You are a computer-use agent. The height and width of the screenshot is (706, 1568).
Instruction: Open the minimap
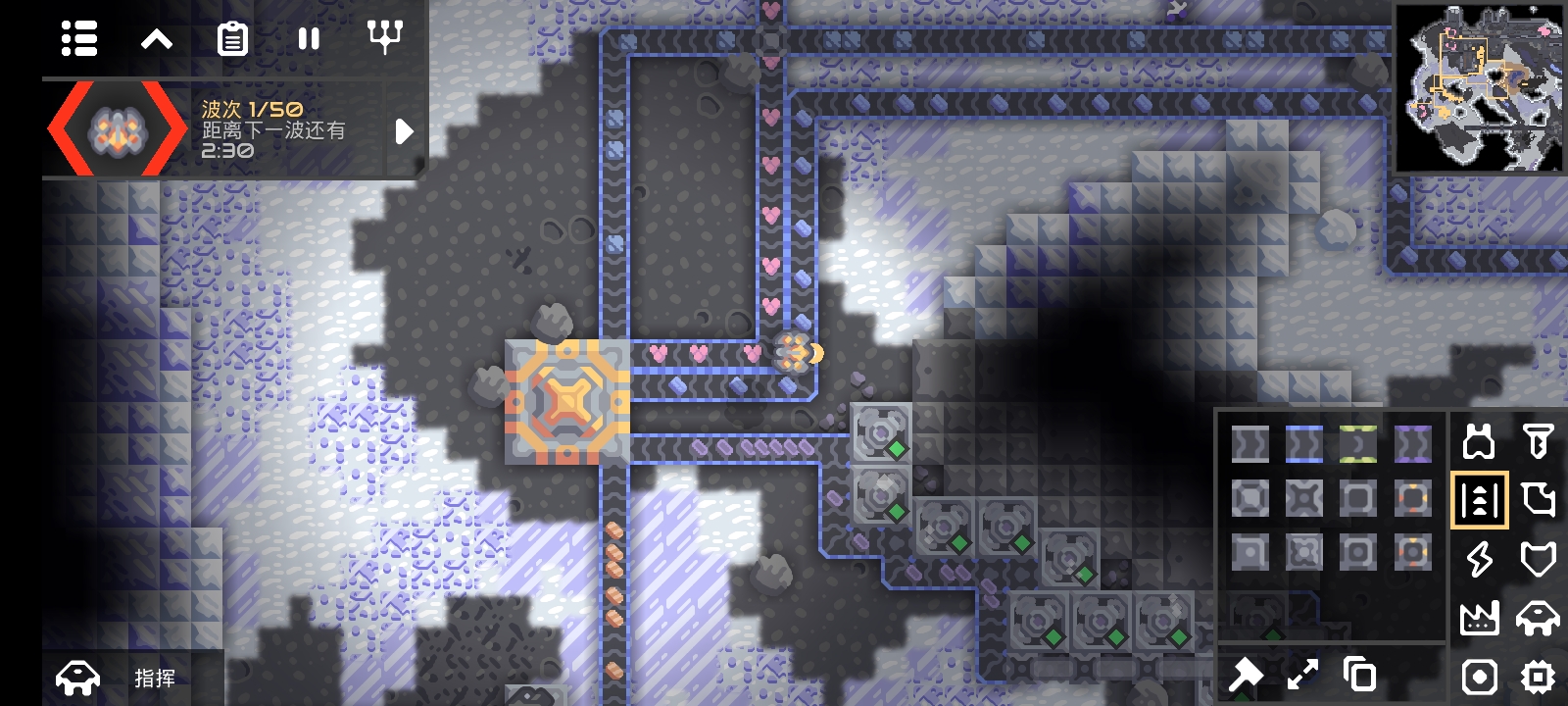(1480, 88)
